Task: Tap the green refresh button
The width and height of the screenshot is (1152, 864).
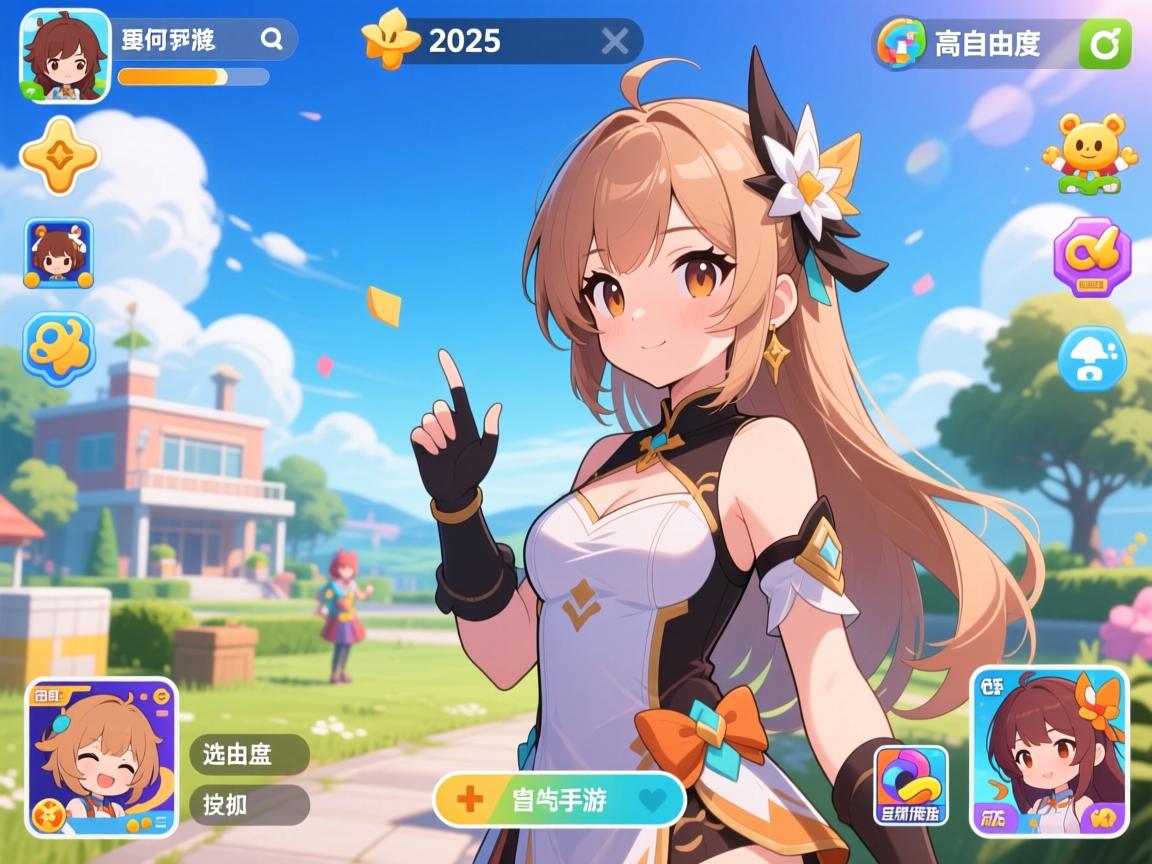Action: tap(1105, 43)
